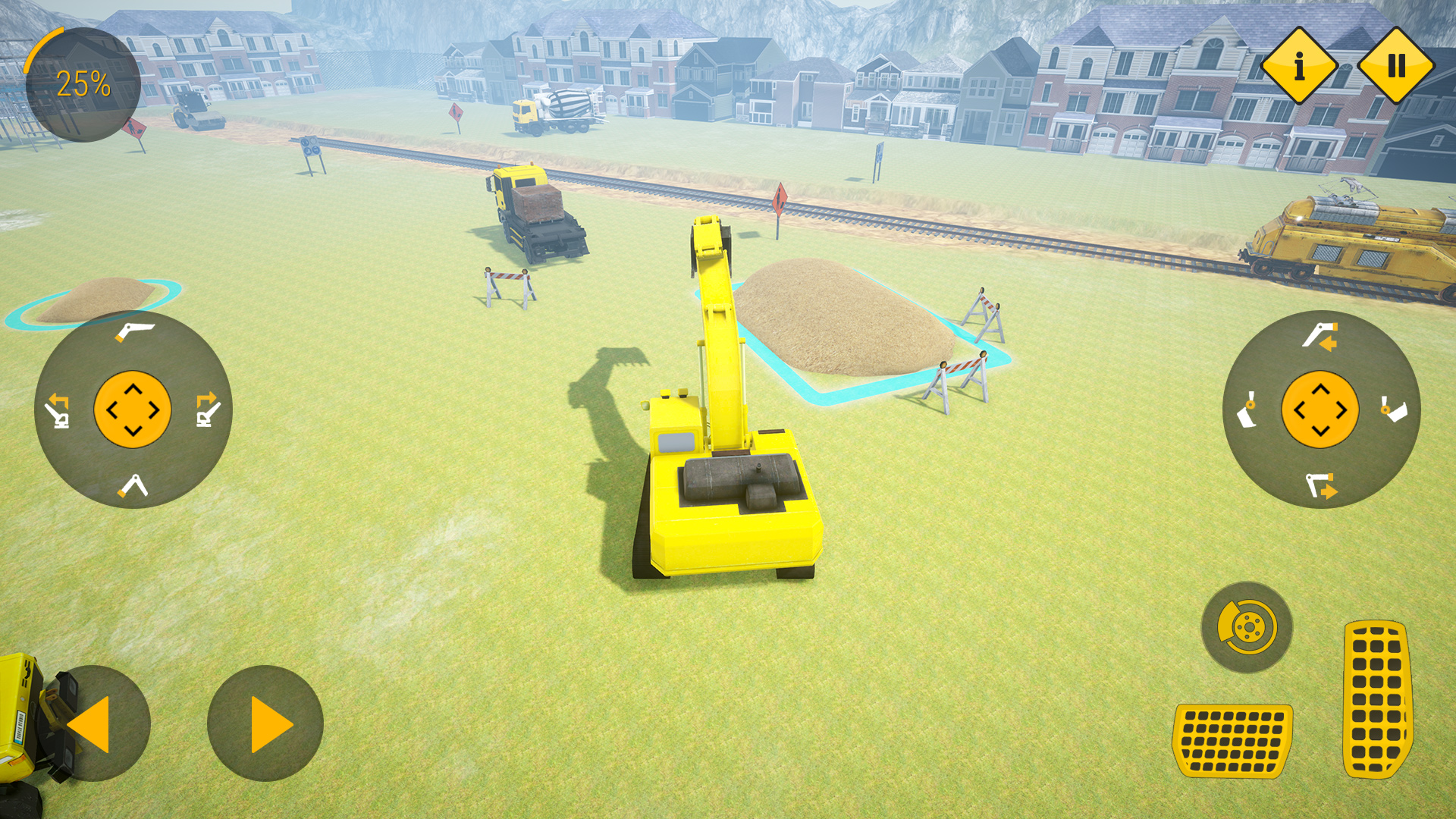Dump the bucket with right joystick right icon

[x=1394, y=409]
